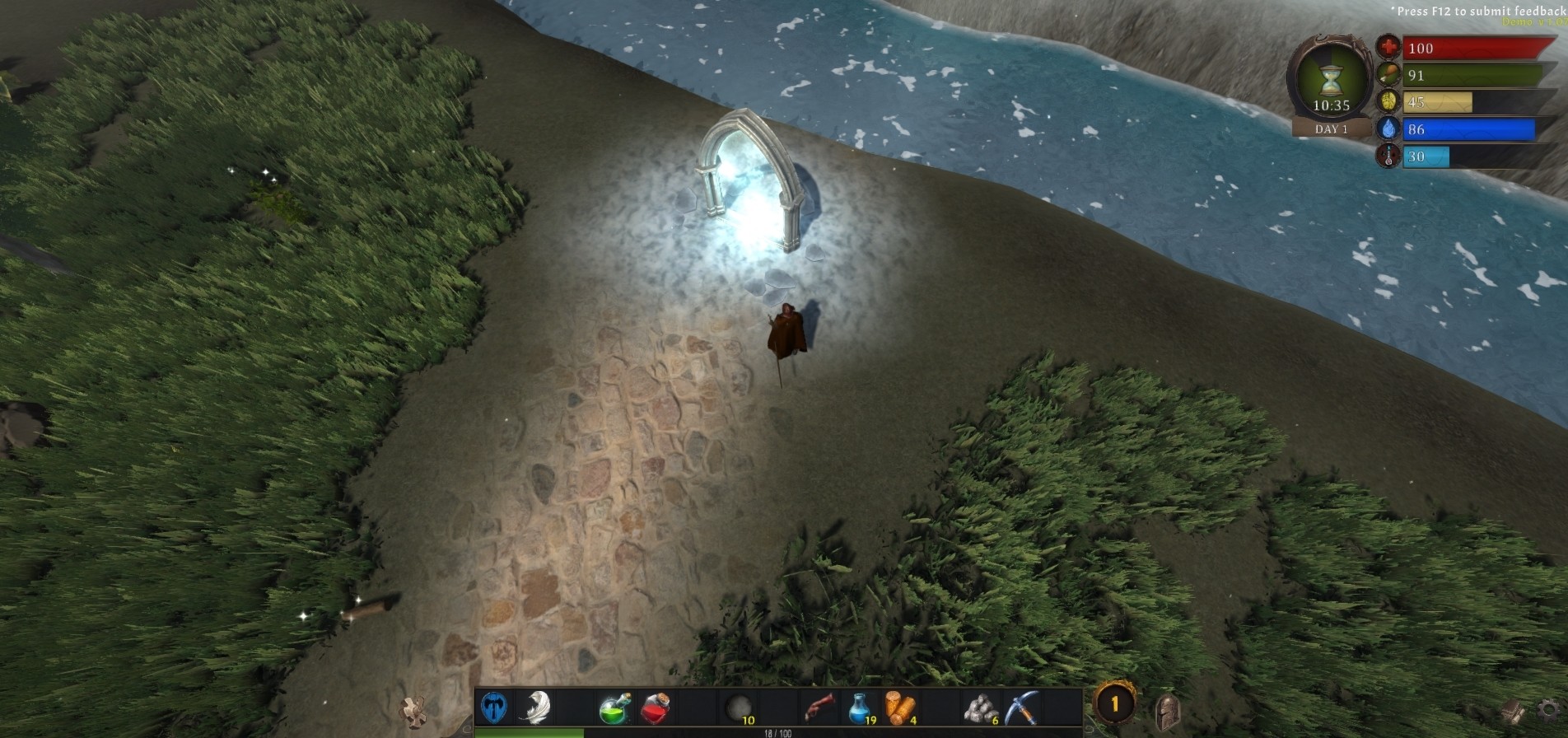
Task: Activate the white feather hotbar slot
Action: 535,708
